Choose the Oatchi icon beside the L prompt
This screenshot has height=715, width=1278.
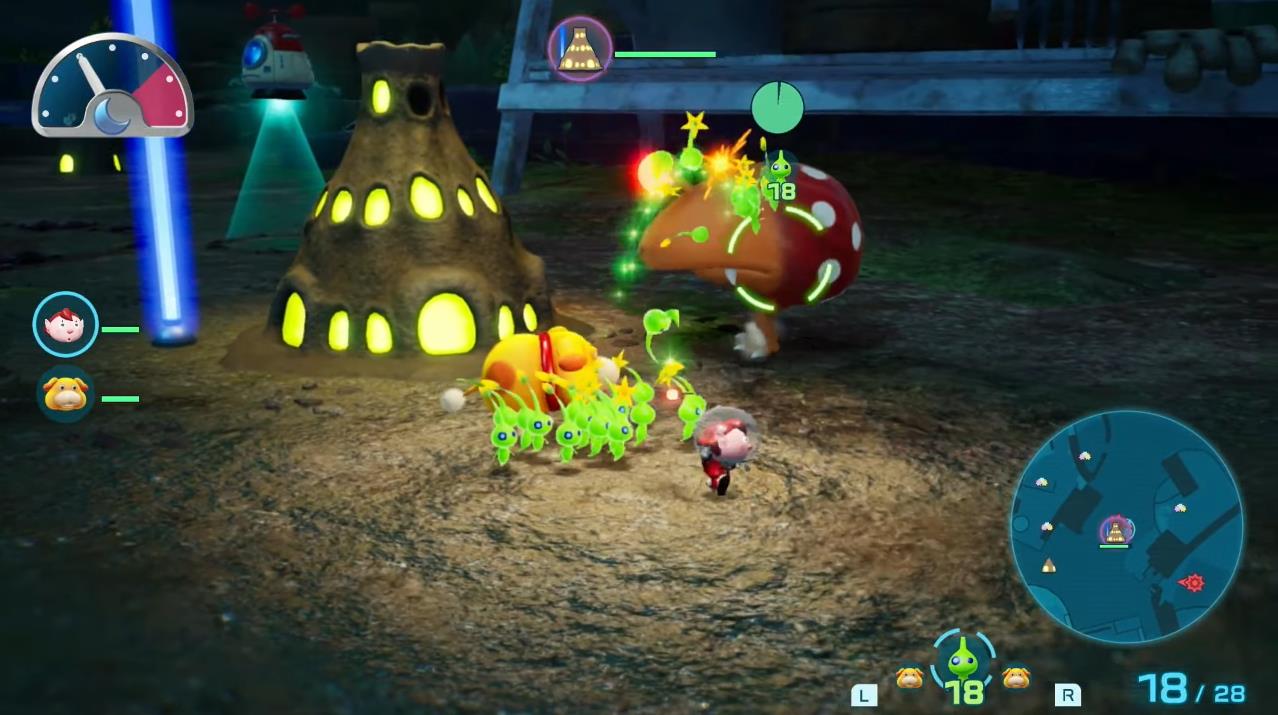[x=909, y=678]
